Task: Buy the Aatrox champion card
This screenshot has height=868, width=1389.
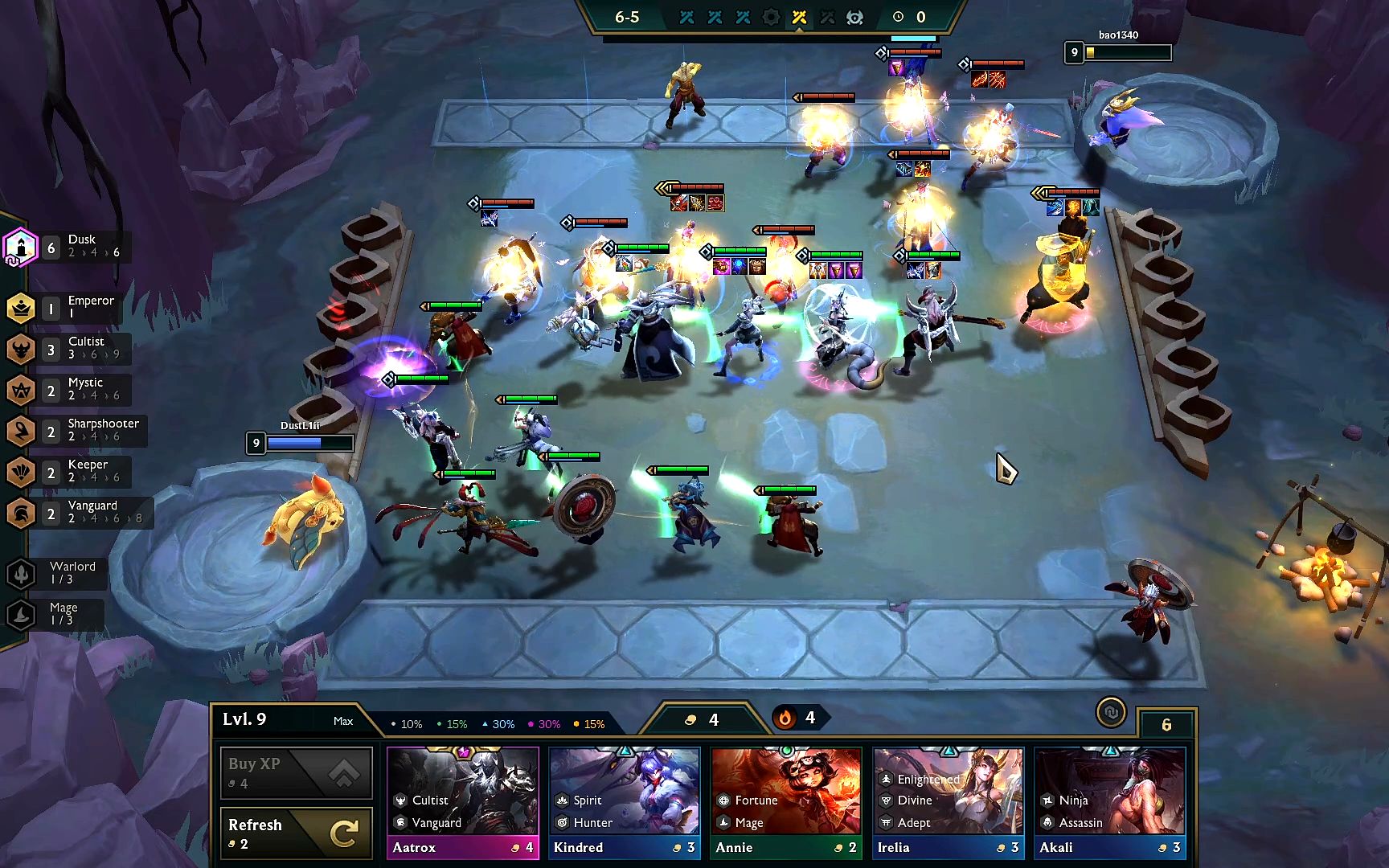Action: pos(462,802)
